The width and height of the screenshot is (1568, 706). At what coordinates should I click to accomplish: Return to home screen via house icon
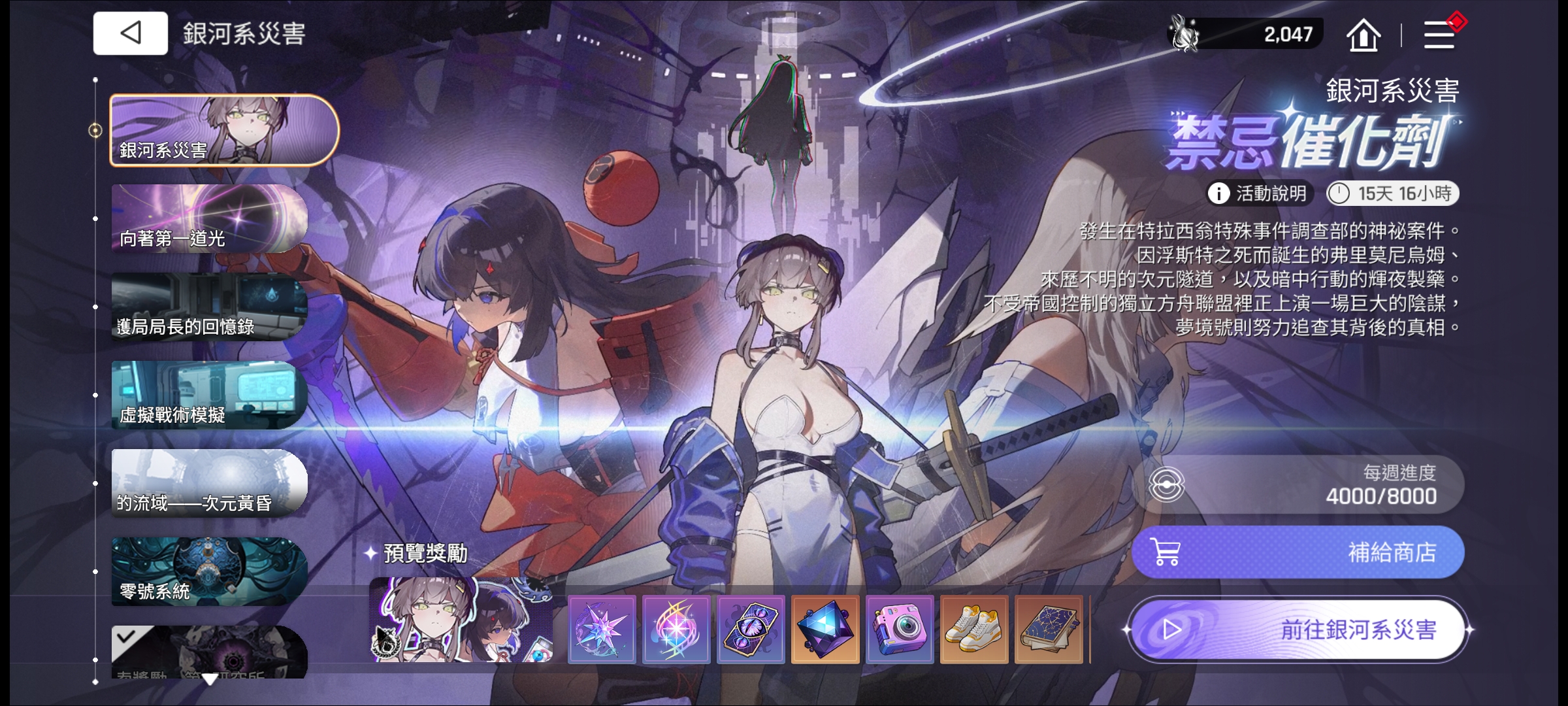1363,35
